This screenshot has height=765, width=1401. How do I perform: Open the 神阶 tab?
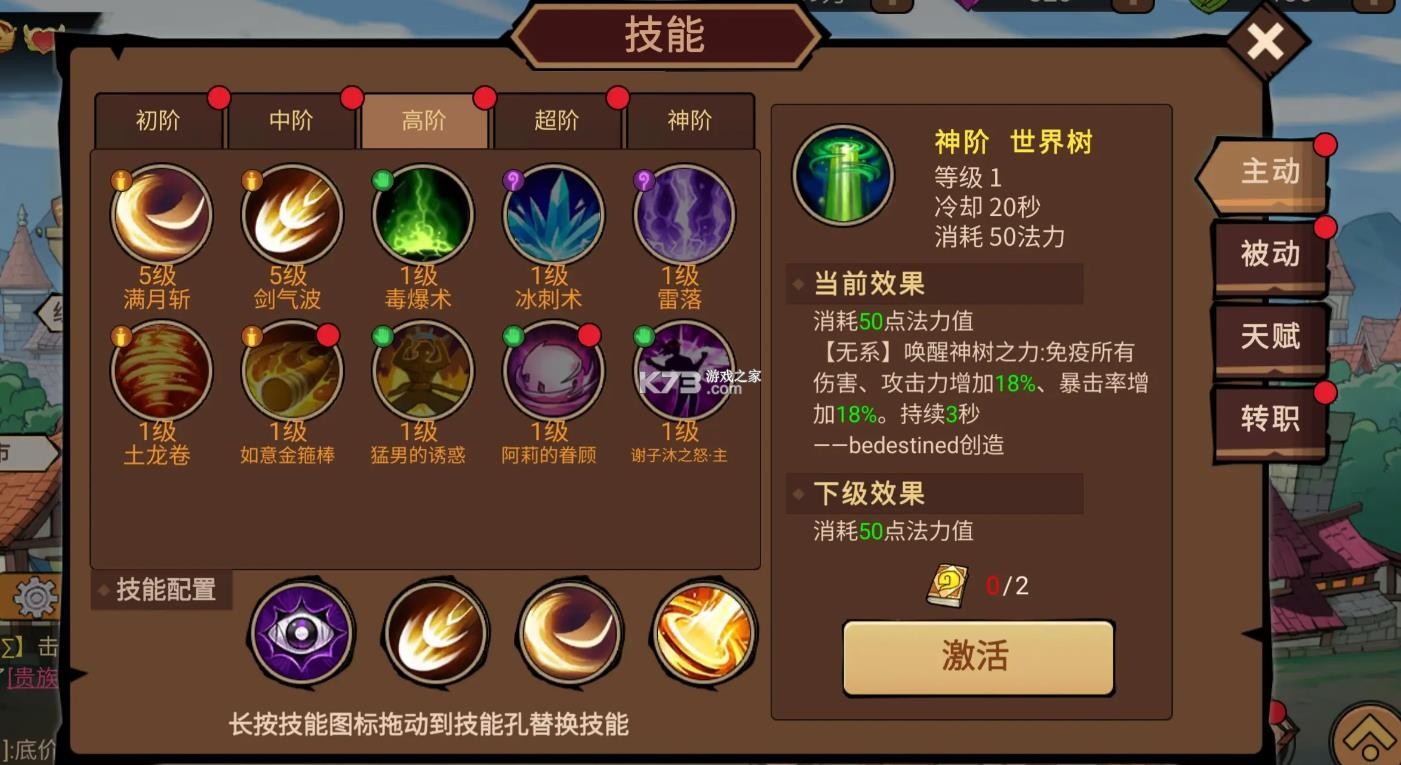click(x=690, y=119)
